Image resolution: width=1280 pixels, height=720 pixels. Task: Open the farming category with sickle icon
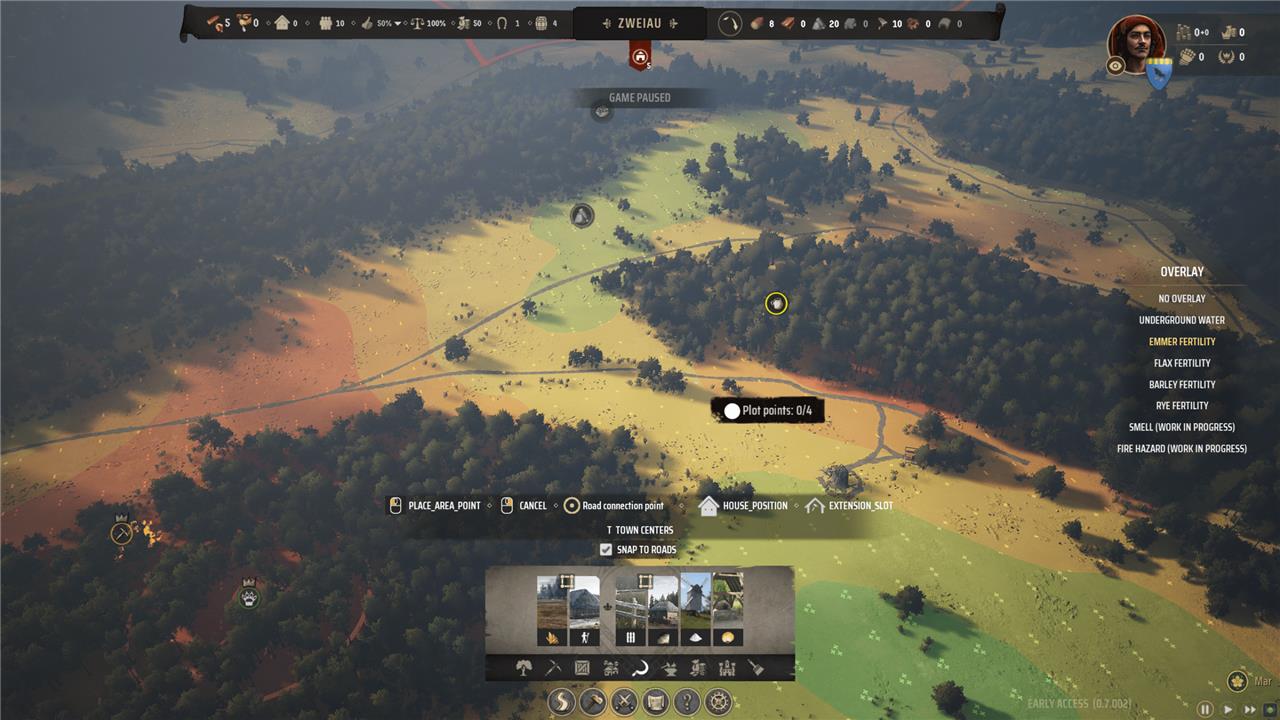tap(640, 668)
